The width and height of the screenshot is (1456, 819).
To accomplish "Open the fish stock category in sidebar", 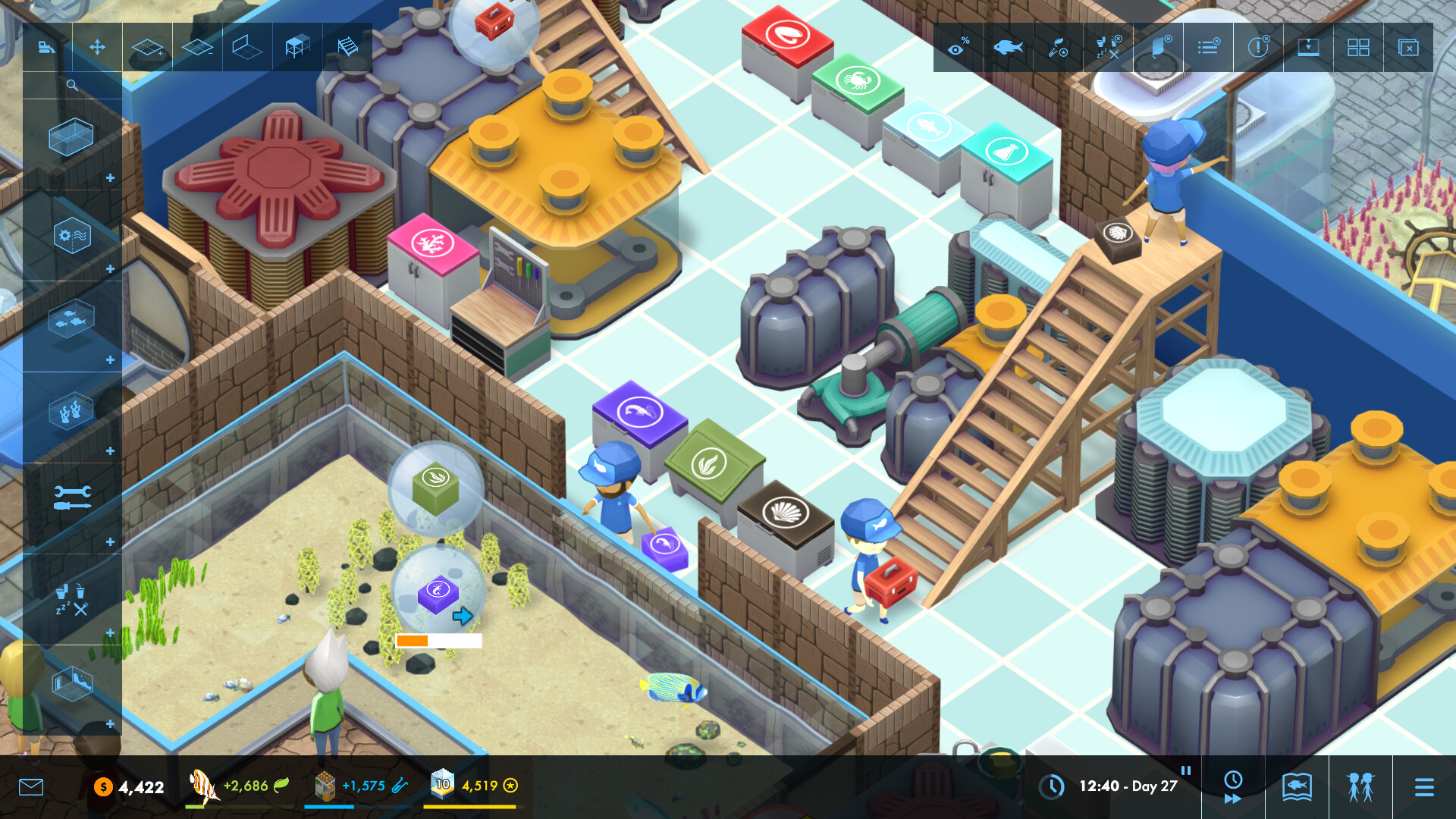I will [x=72, y=318].
